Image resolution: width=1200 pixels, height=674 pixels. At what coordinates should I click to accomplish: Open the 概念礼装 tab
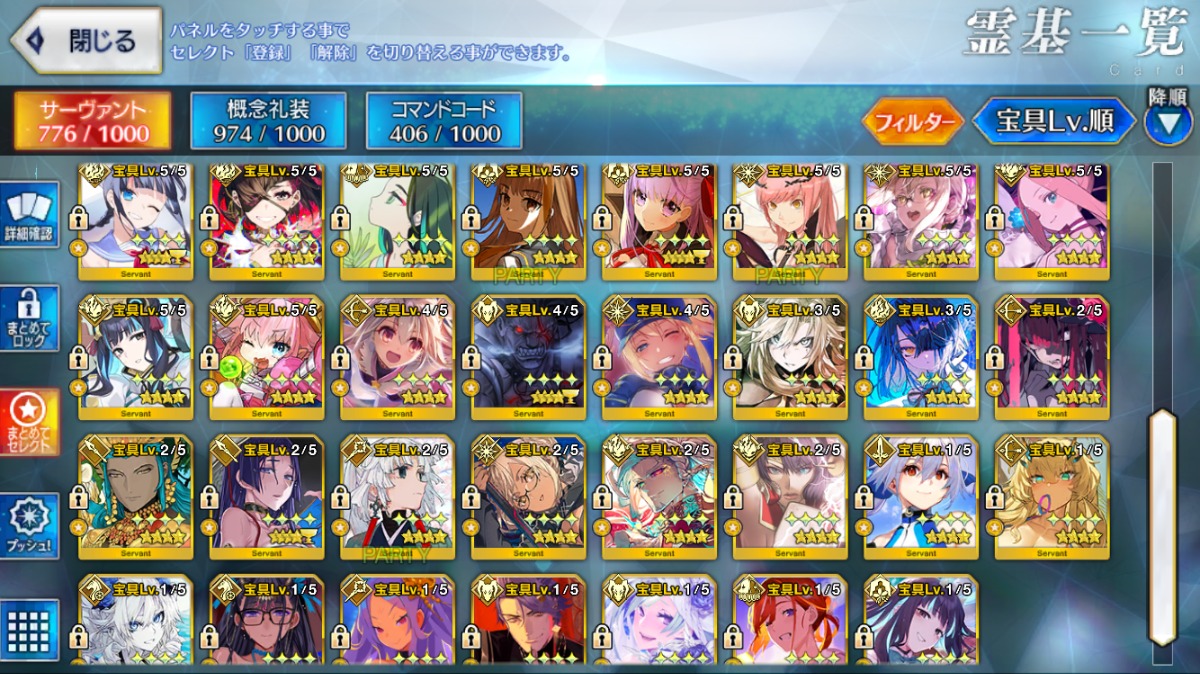pos(269,121)
